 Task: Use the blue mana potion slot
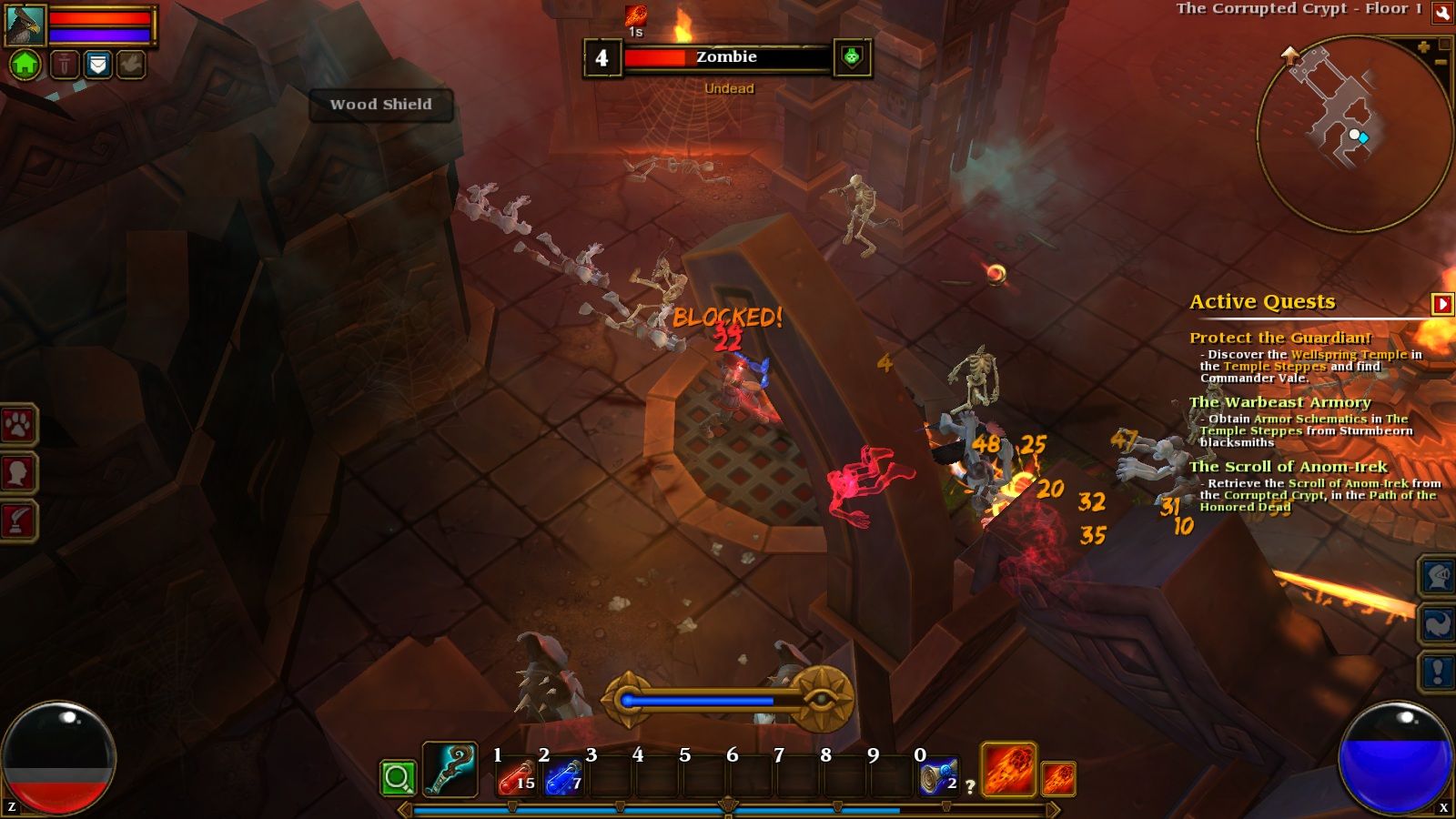(x=563, y=778)
